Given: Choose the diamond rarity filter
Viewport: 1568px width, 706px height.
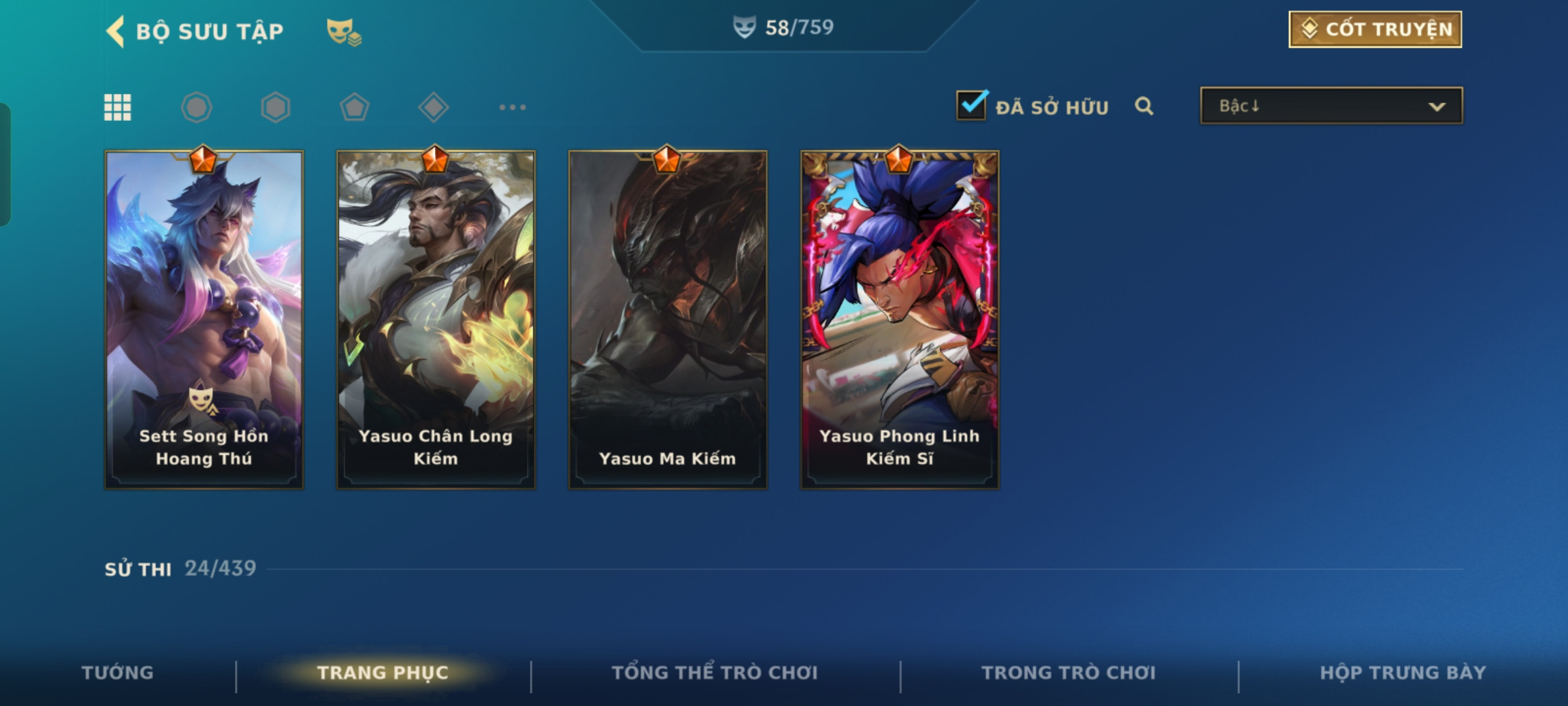Looking at the screenshot, I should [433, 107].
